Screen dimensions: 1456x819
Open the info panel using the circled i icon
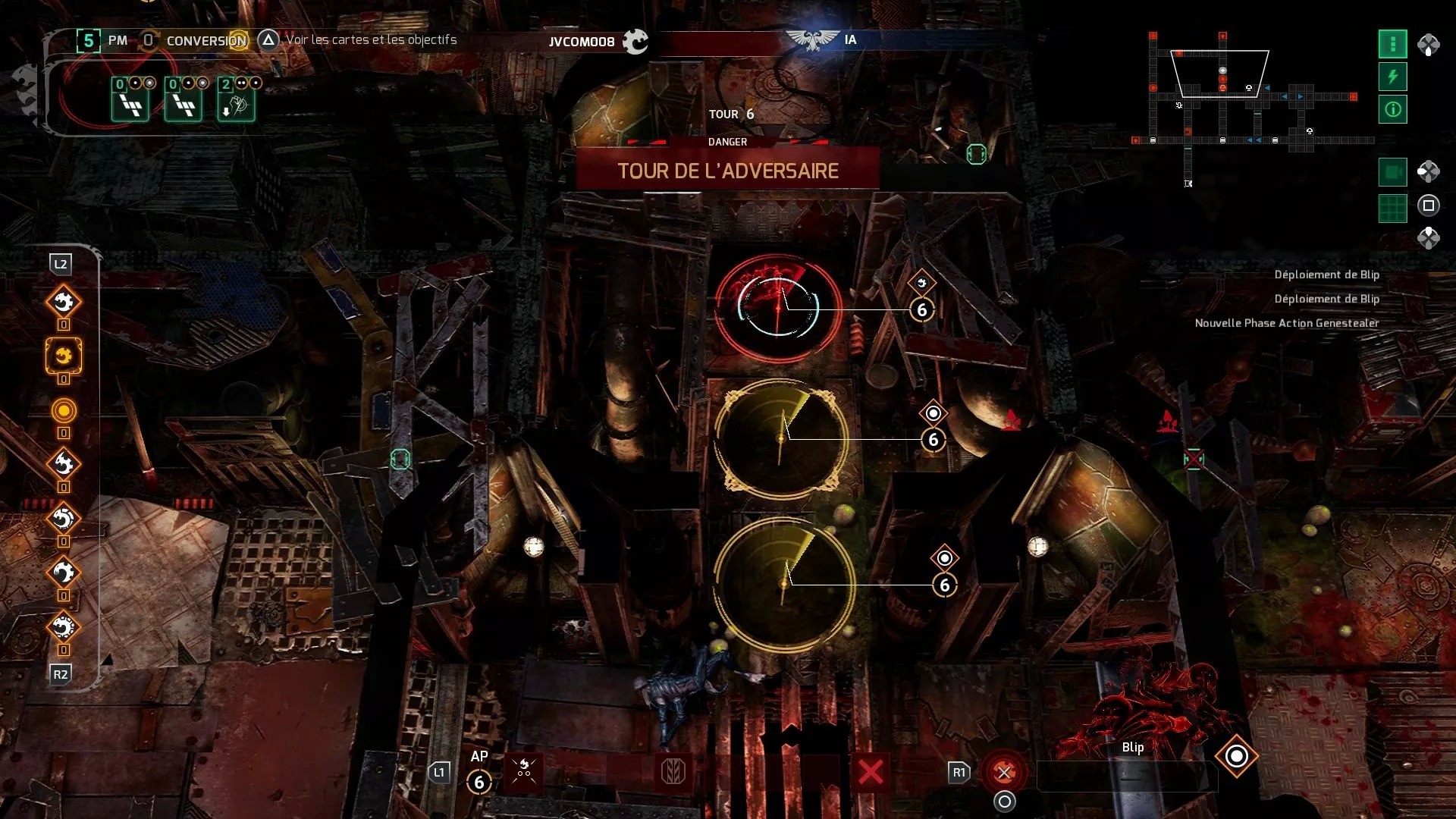[x=1392, y=109]
